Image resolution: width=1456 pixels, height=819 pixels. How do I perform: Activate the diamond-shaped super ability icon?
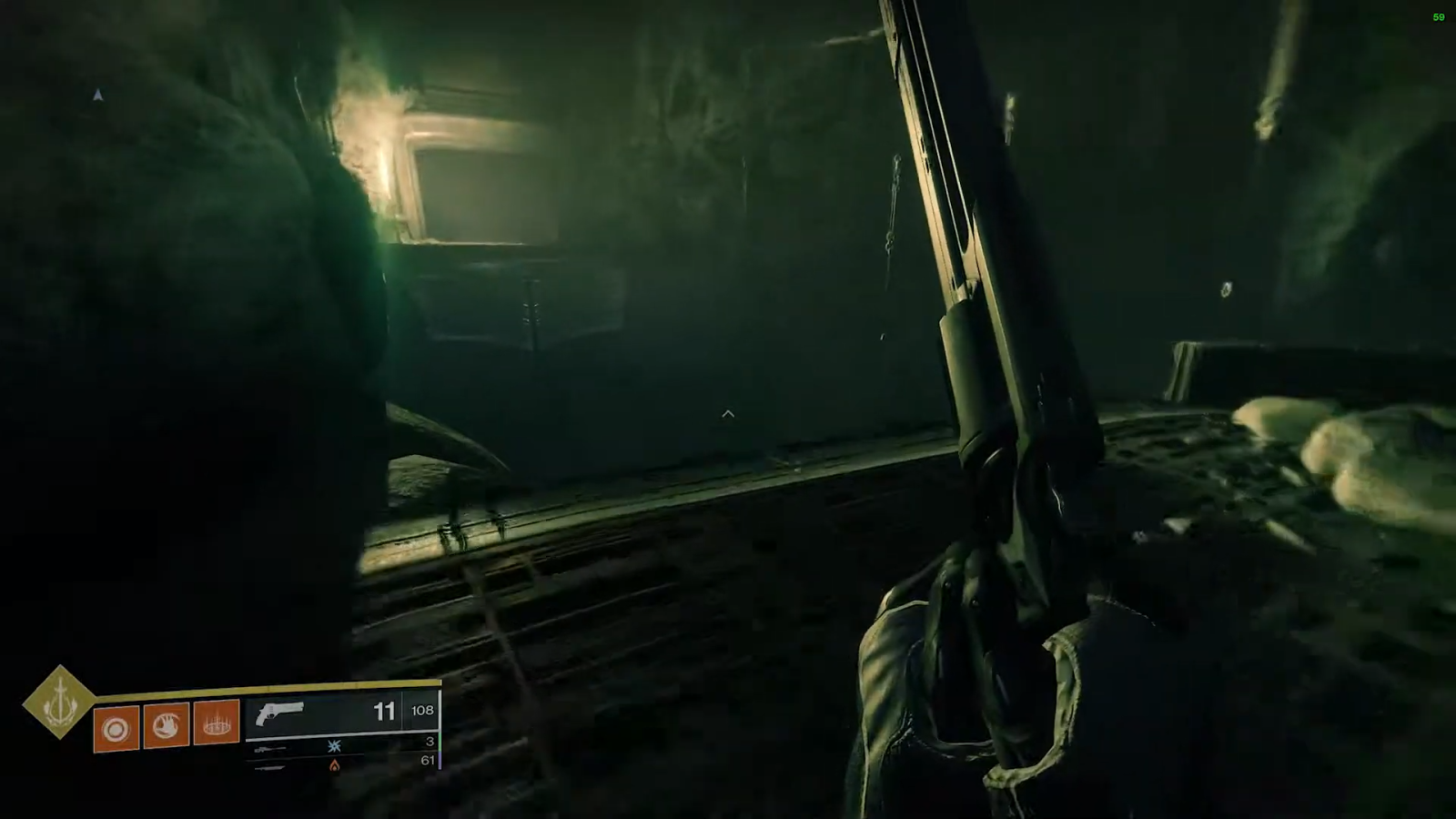(x=59, y=701)
